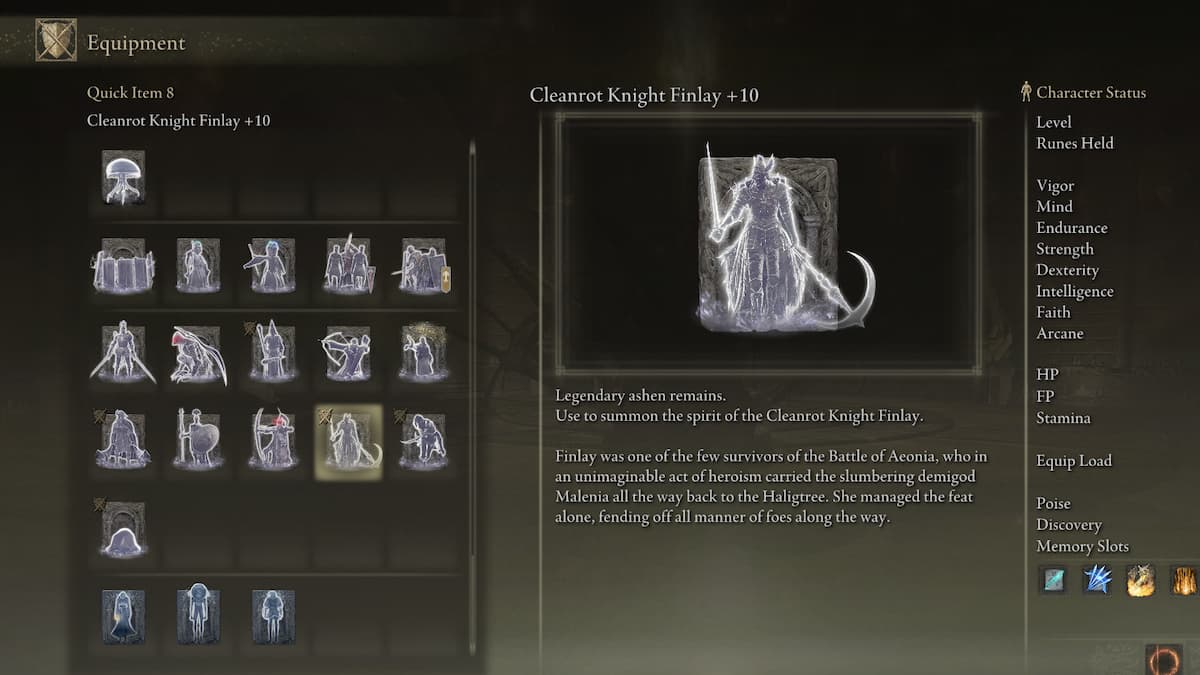Select the dome-shaped blob spirit ashes
Image resolution: width=1200 pixels, height=675 pixels.
[x=124, y=529]
